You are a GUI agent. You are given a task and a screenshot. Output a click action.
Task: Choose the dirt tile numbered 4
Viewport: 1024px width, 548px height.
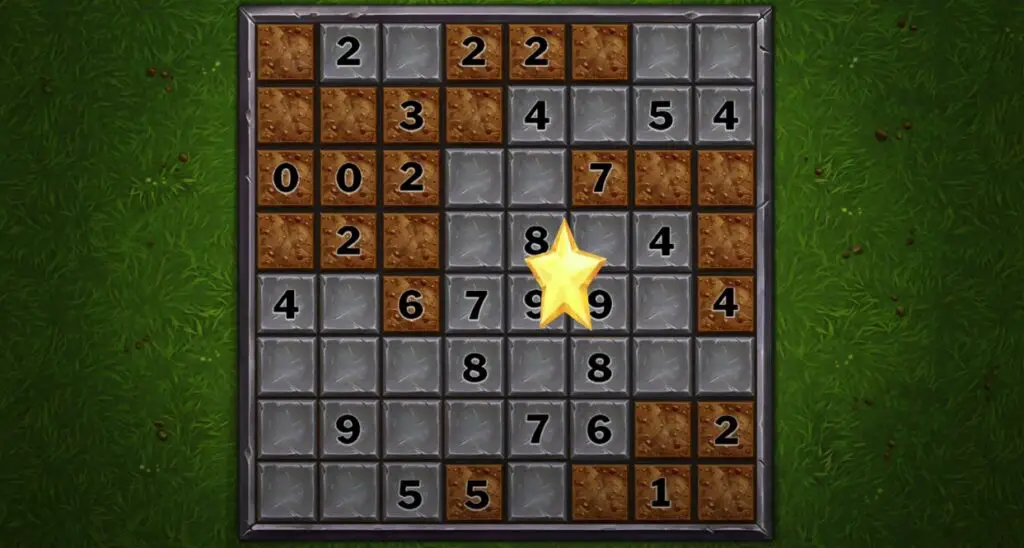pos(725,303)
